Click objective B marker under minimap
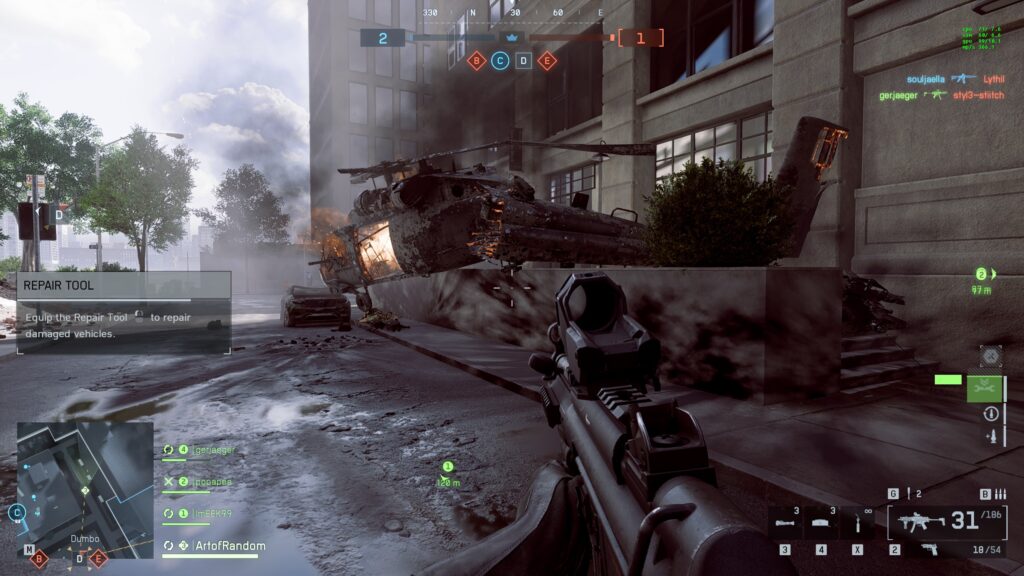Viewport: 1024px width, 576px height. click(x=40, y=559)
